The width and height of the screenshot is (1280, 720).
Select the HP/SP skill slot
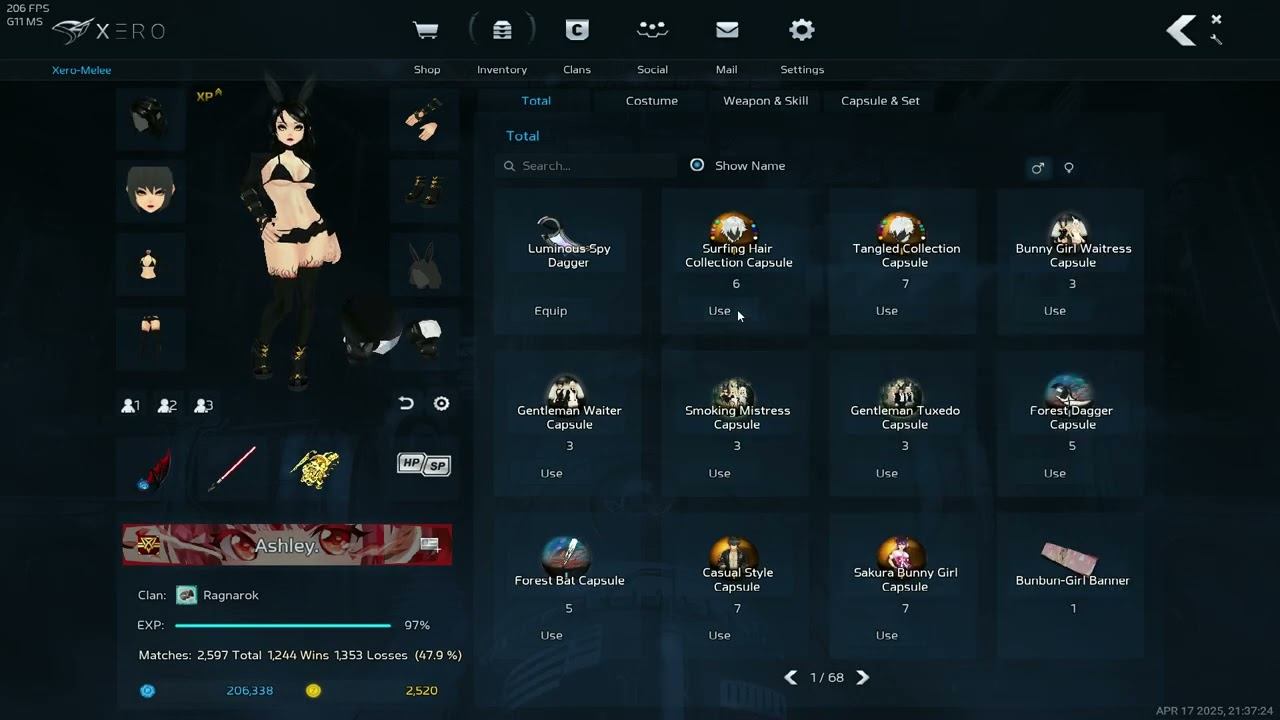pos(424,464)
